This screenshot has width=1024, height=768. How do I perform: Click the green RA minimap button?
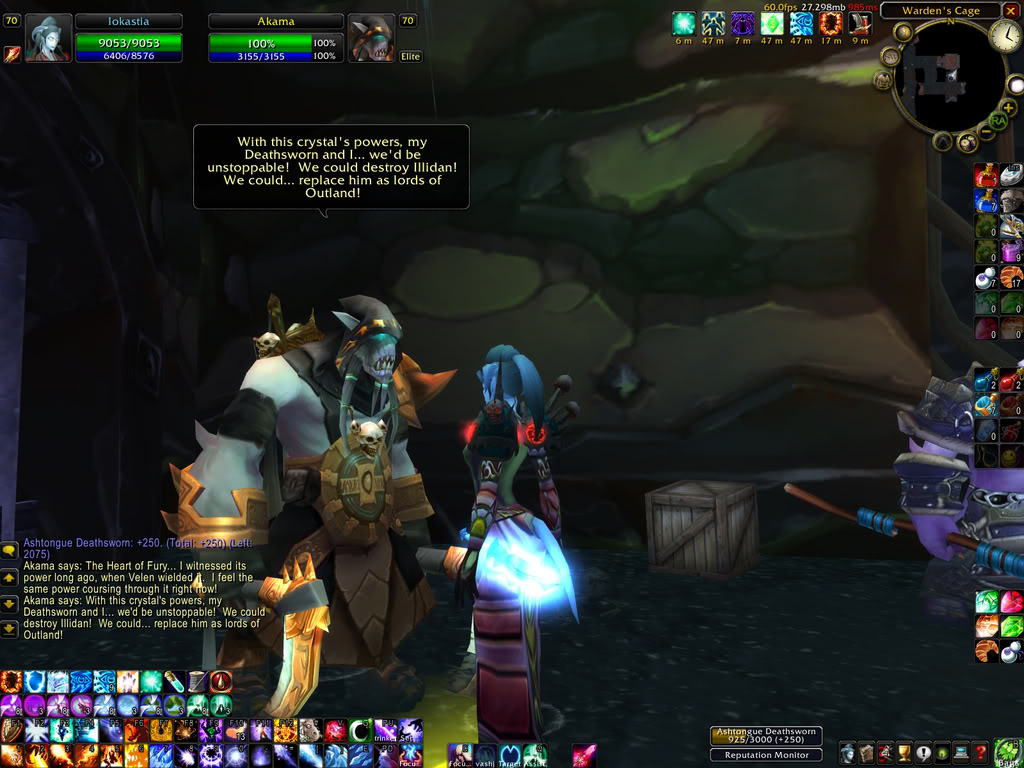(x=997, y=121)
